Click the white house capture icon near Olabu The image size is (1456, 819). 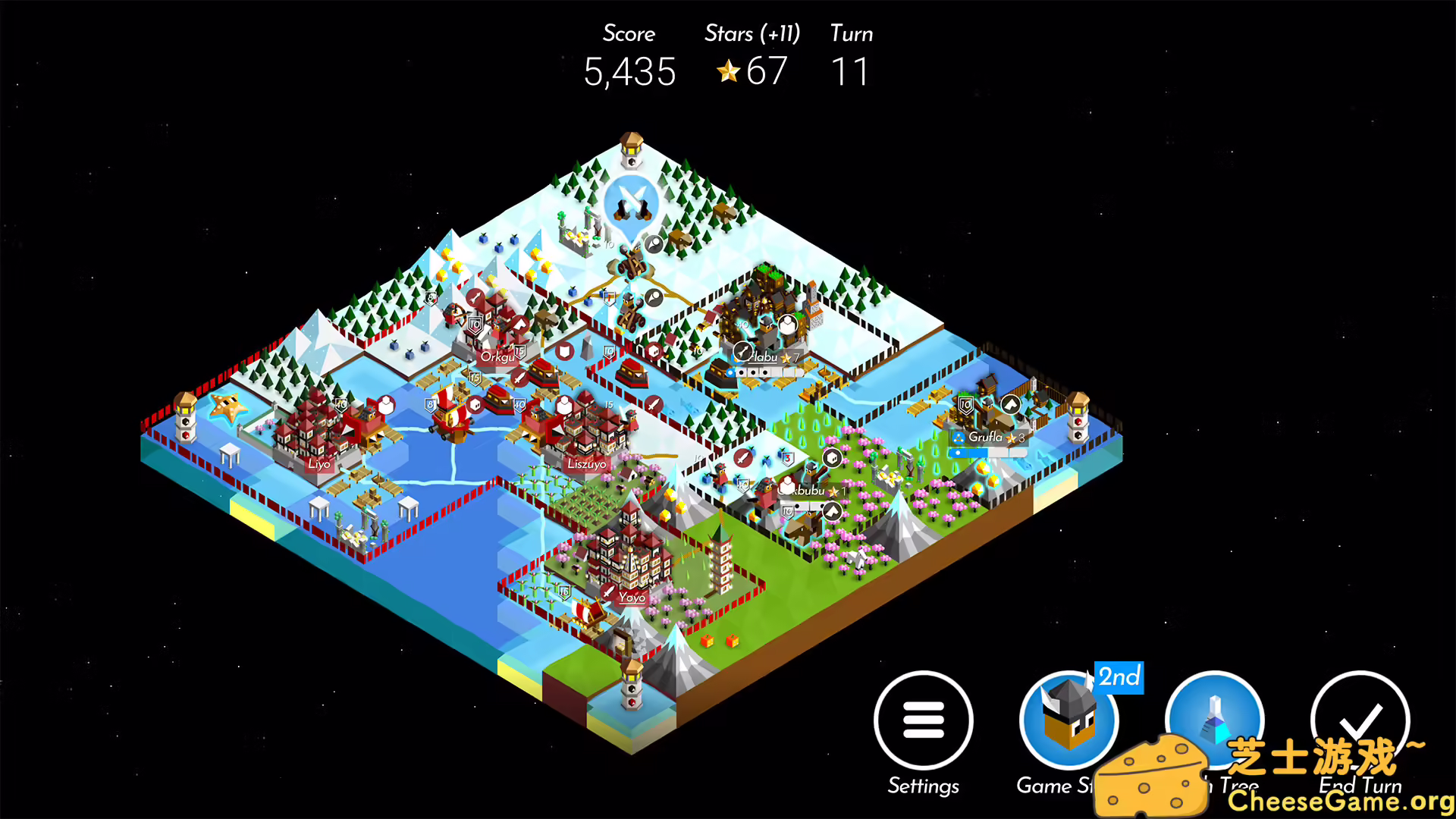point(788,325)
